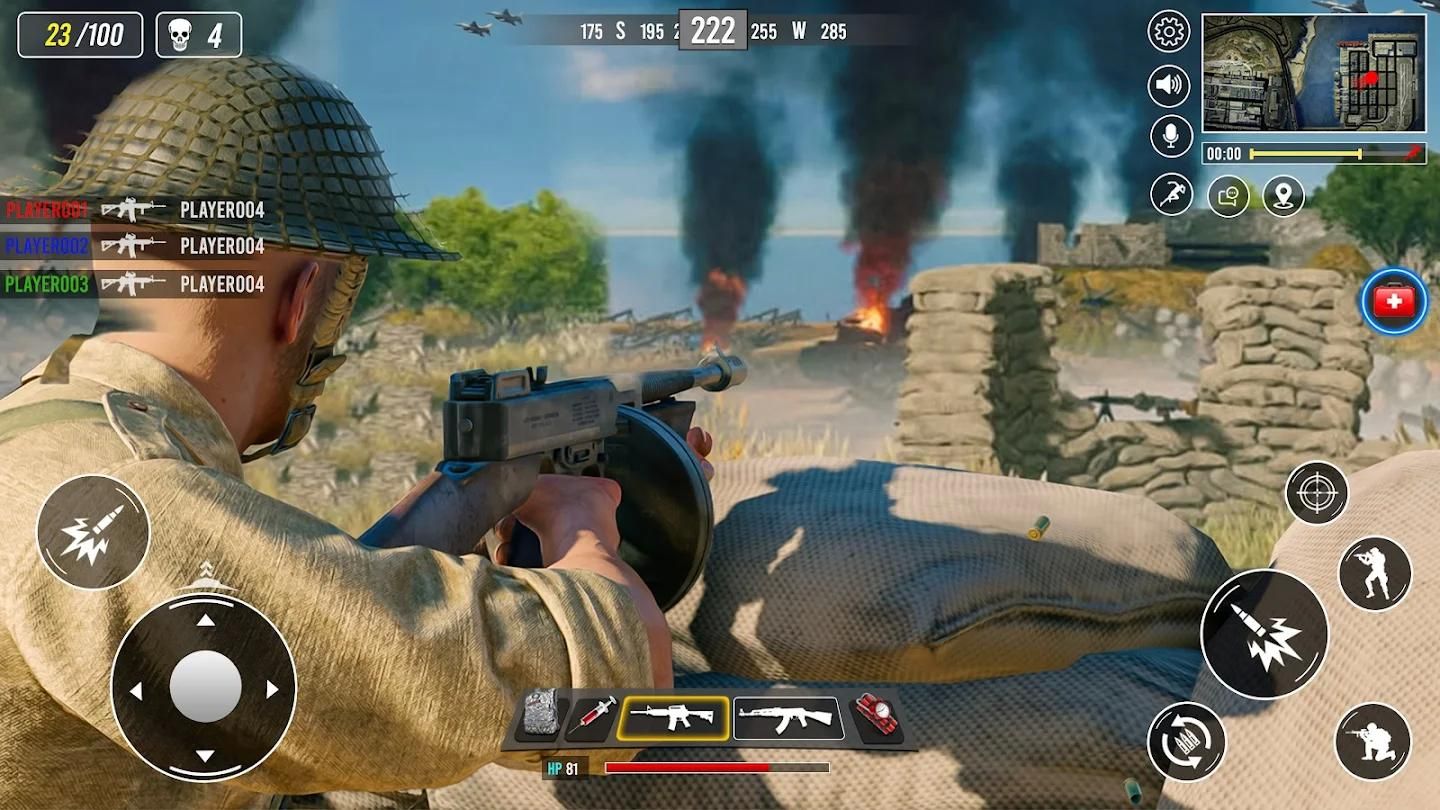The image size is (1440, 810).
Task: Select the silver armor vest slot
Action: (541, 716)
